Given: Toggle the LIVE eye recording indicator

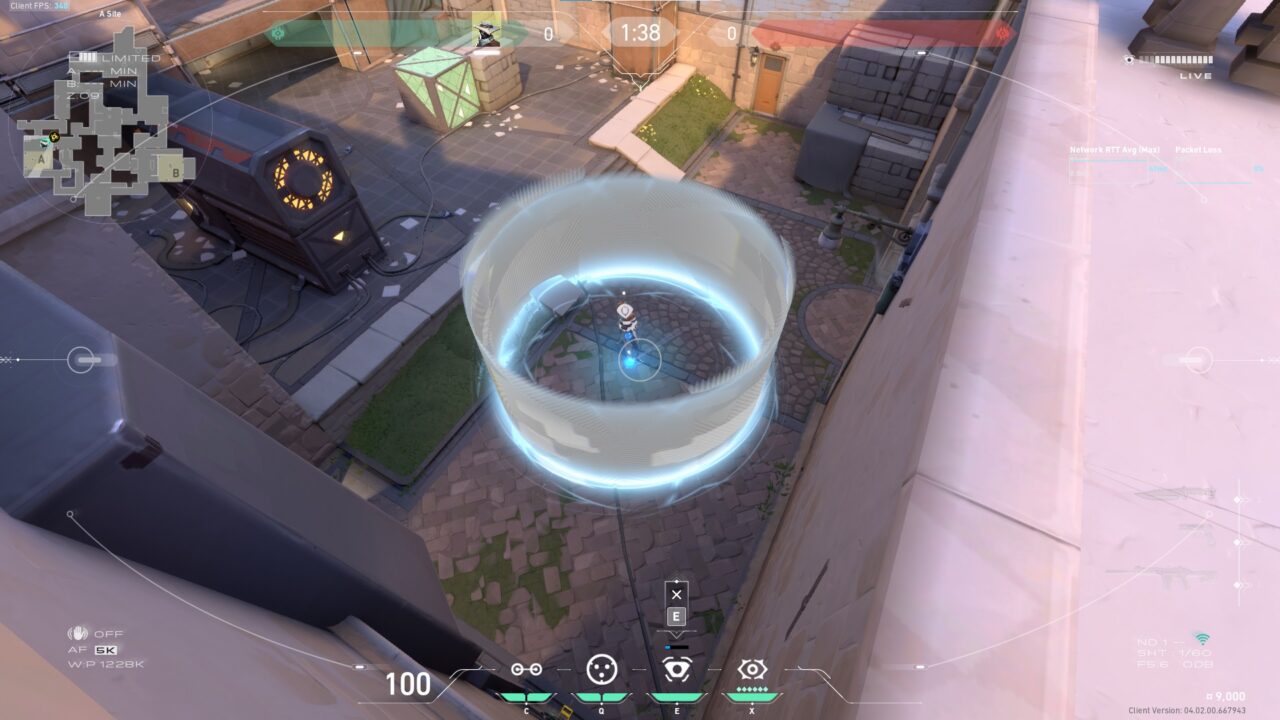Looking at the screenshot, I should pyautogui.click(x=1129, y=60).
